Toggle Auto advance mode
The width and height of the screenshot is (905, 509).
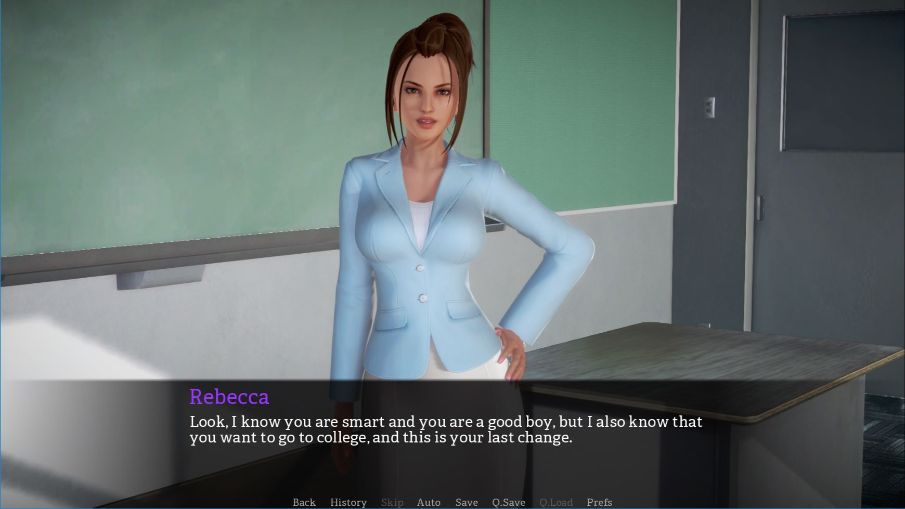point(428,502)
